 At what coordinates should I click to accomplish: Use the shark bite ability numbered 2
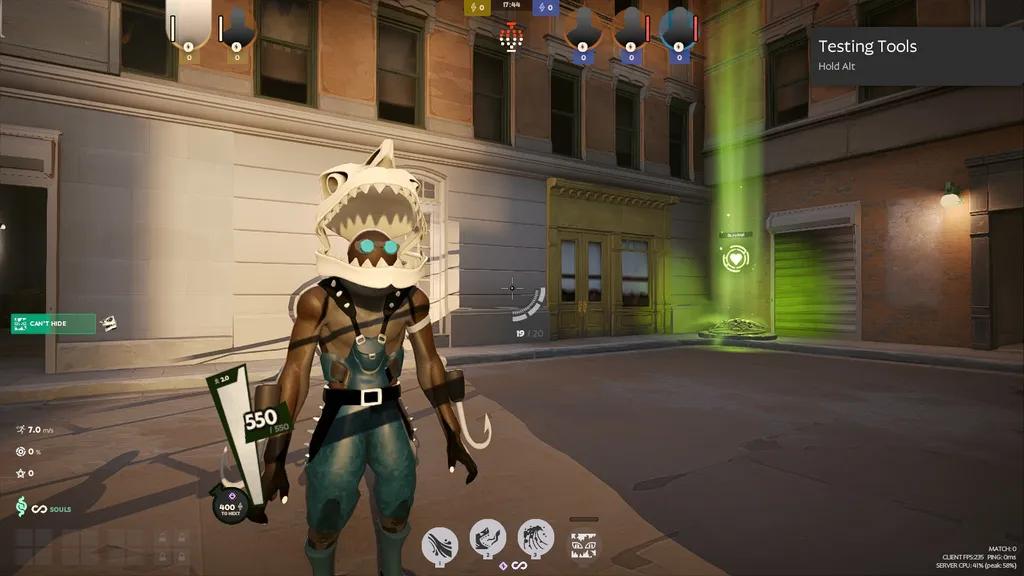pos(488,538)
